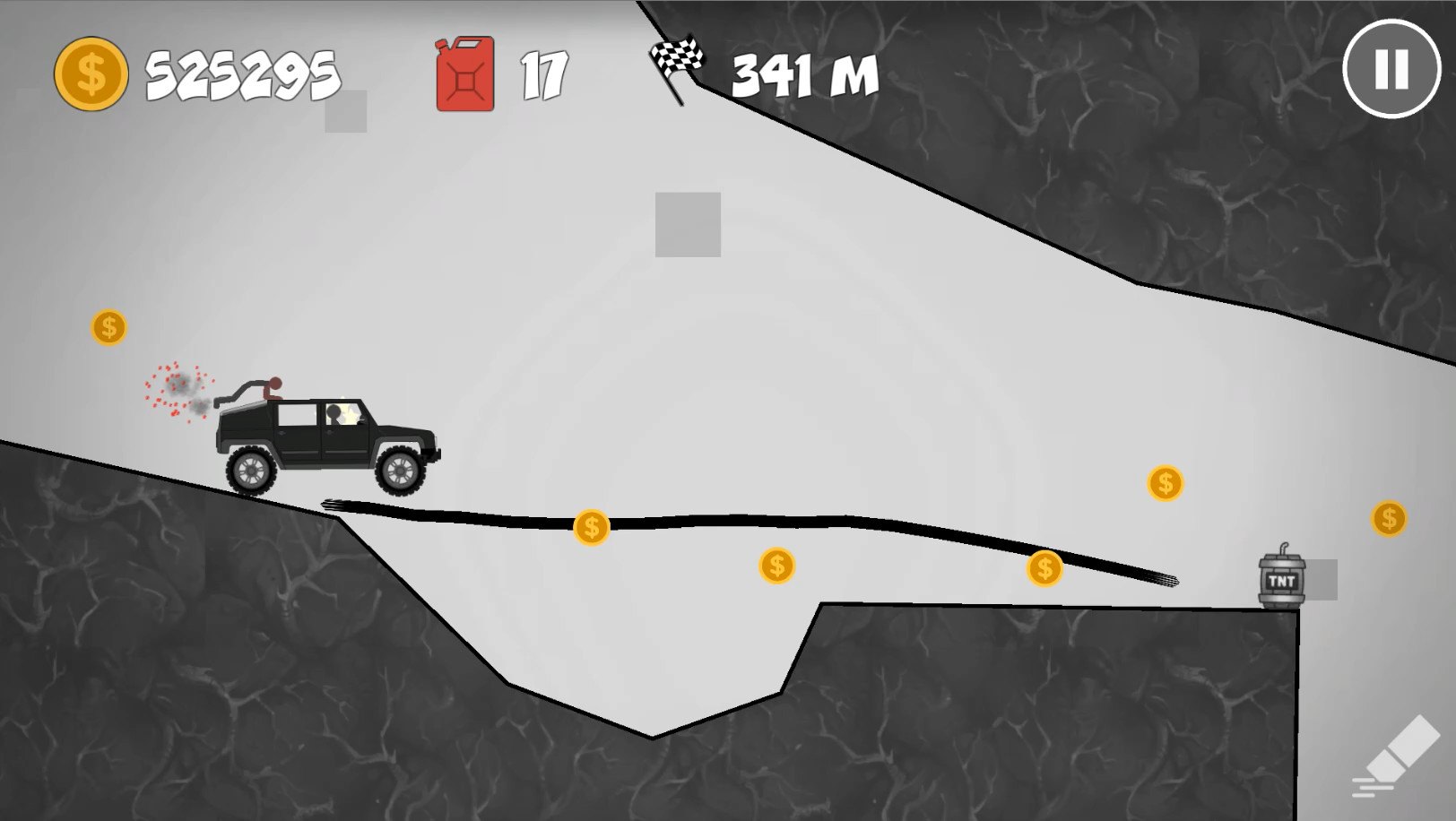Click the coin nearest the car's front wheels
Viewport: 1456px width, 821px height.
point(592,527)
